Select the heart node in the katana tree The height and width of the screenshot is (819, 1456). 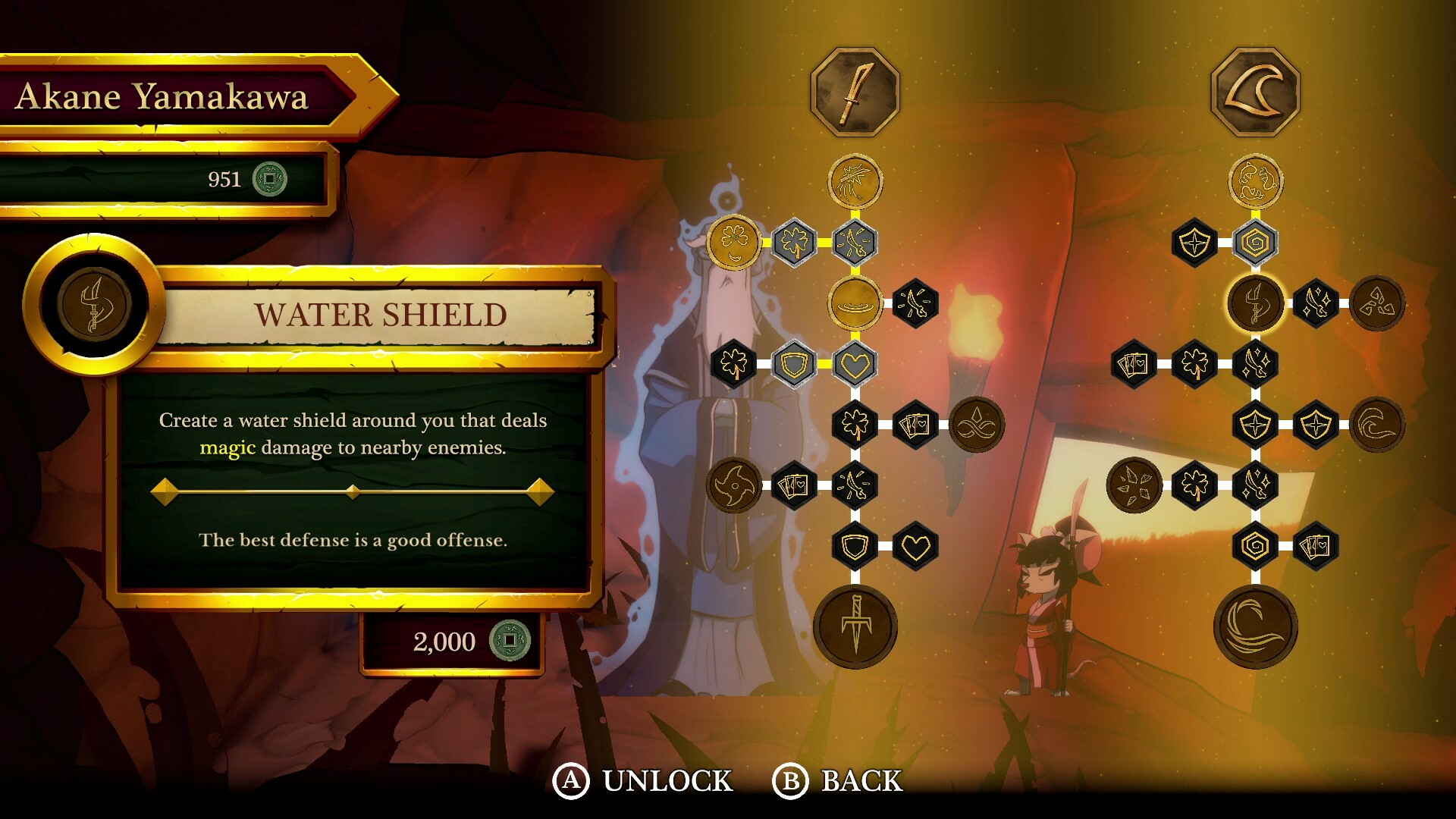[857, 365]
